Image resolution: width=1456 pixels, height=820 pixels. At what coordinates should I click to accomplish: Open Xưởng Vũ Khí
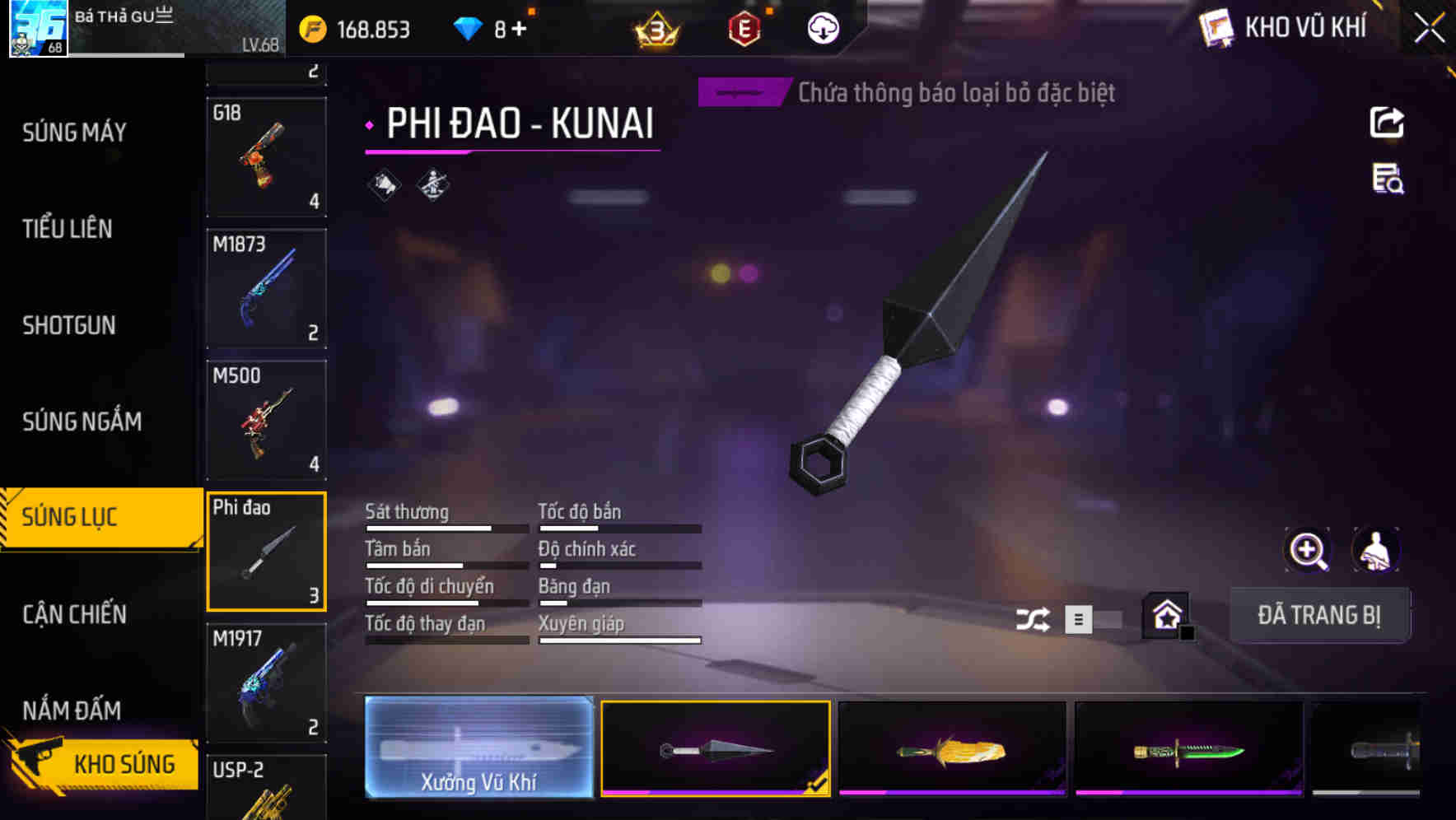pos(480,748)
